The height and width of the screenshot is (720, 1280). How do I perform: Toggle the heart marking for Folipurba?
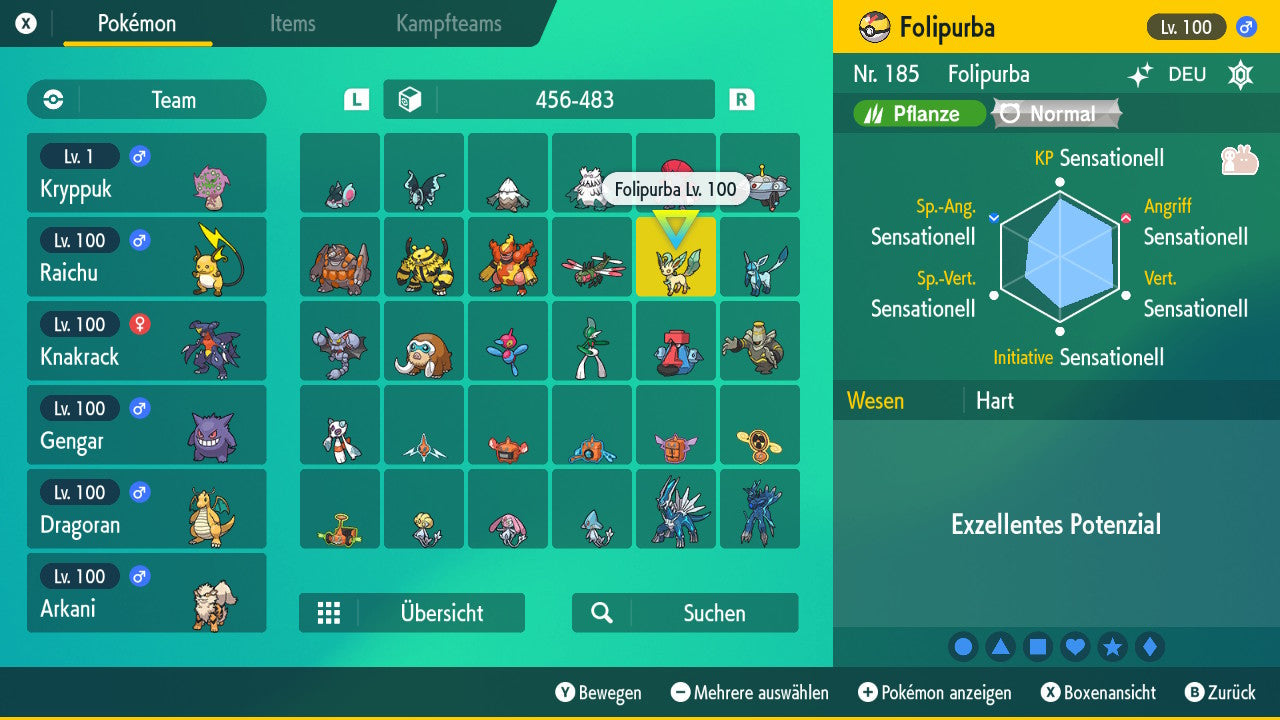[1075, 647]
